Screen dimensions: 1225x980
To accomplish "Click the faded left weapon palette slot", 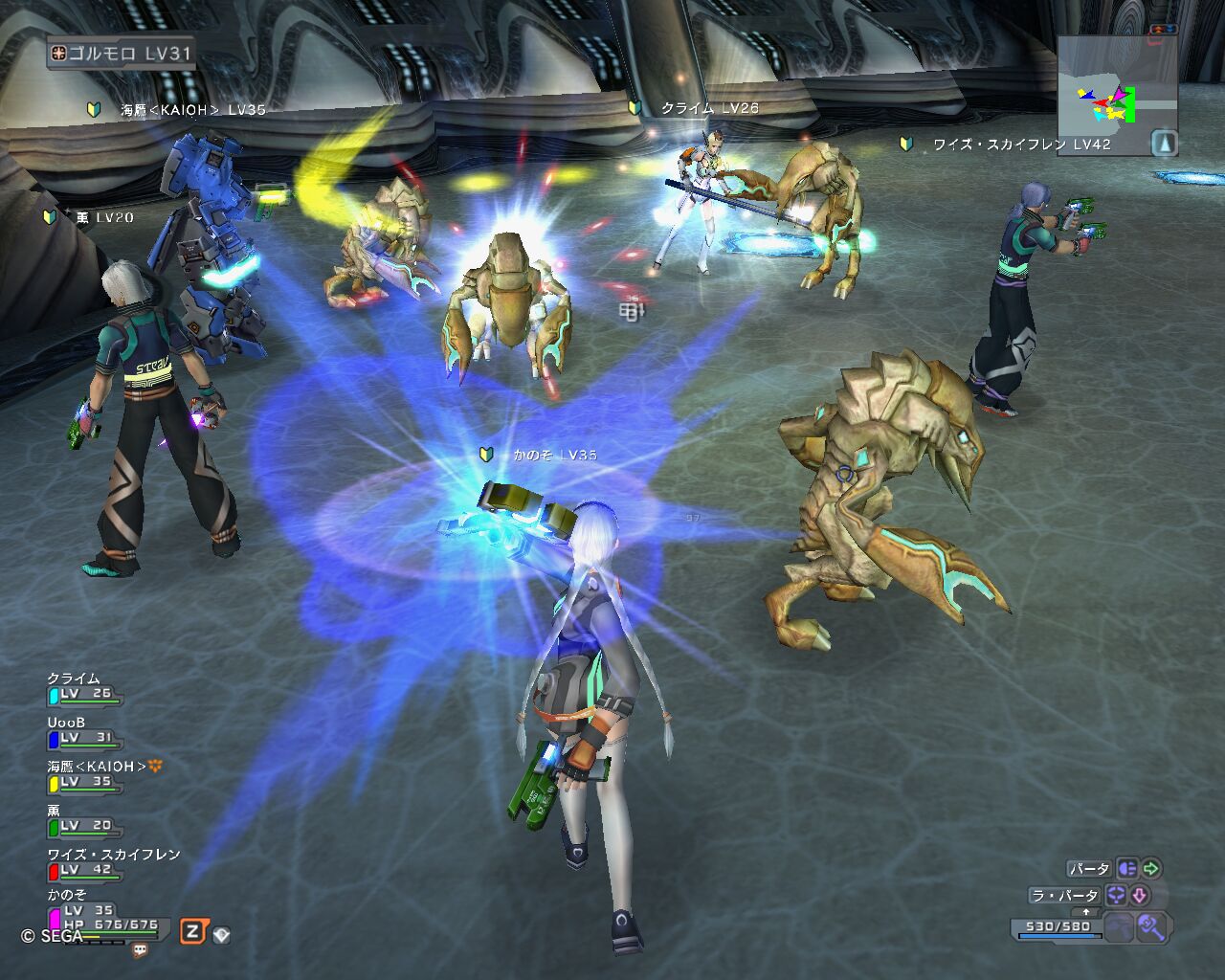I will (x=1120, y=926).
